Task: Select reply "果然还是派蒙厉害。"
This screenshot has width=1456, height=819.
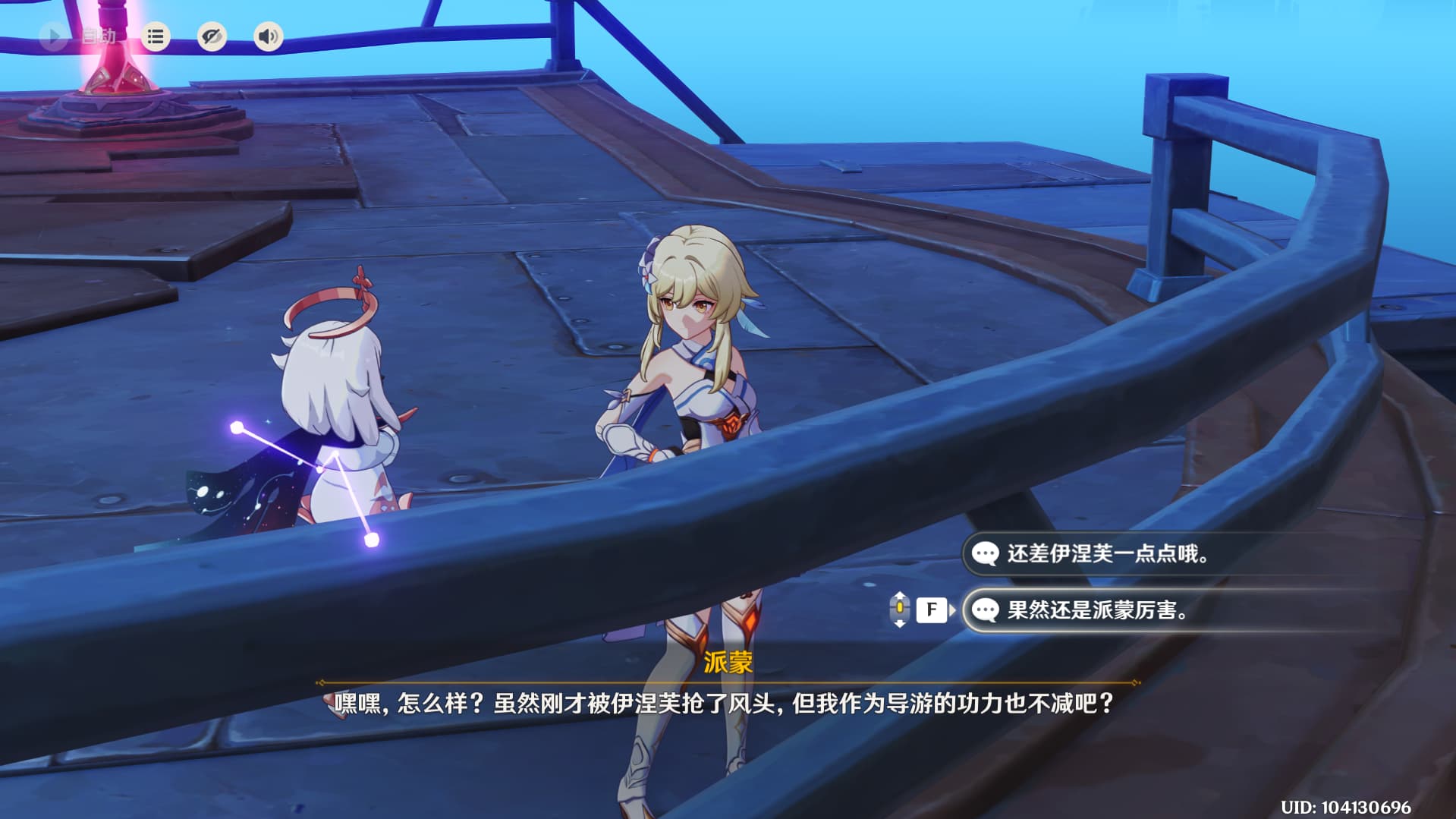Action: coord(1097,610)
